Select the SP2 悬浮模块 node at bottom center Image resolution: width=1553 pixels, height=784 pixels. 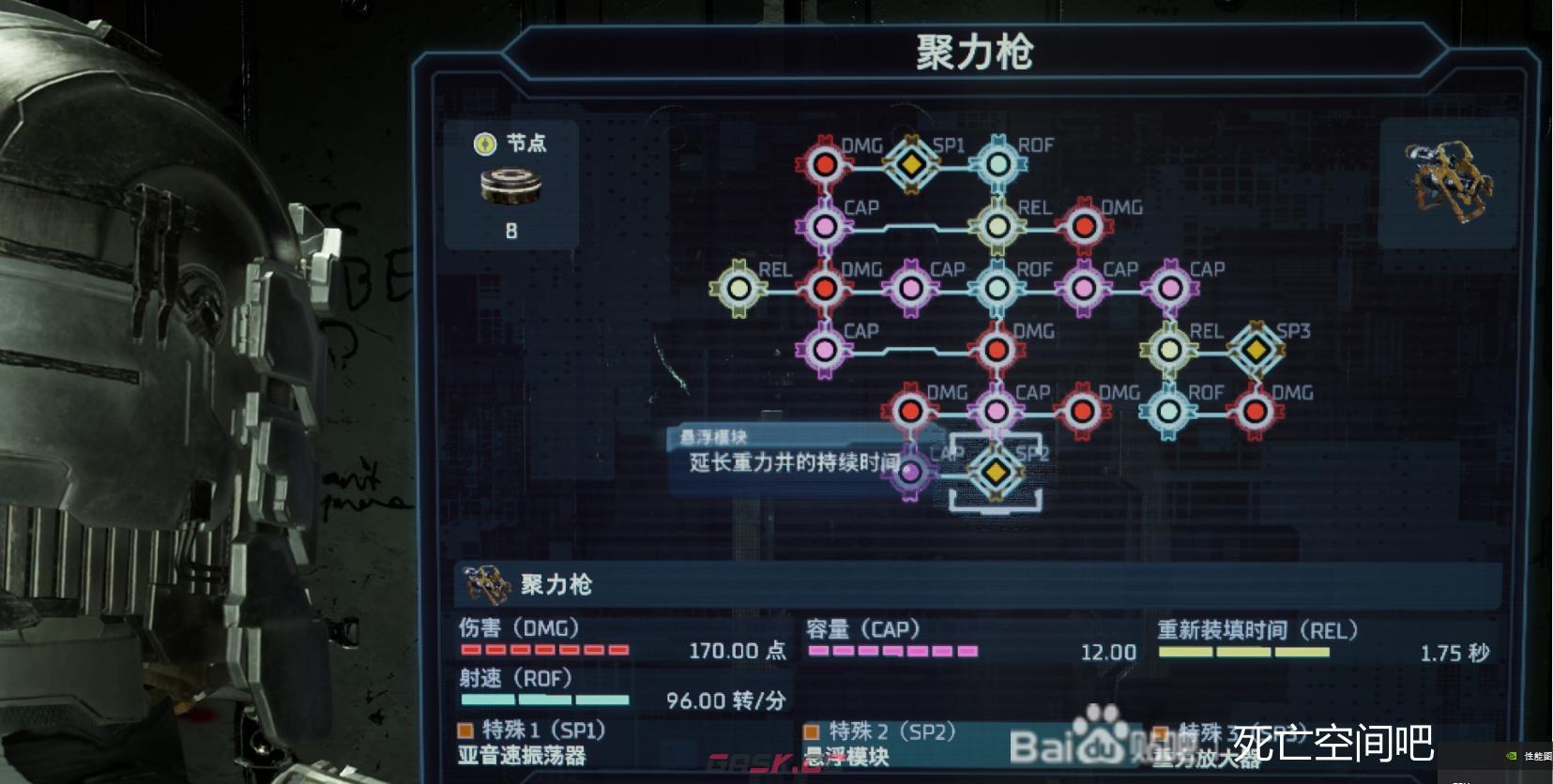pos(995,474)
